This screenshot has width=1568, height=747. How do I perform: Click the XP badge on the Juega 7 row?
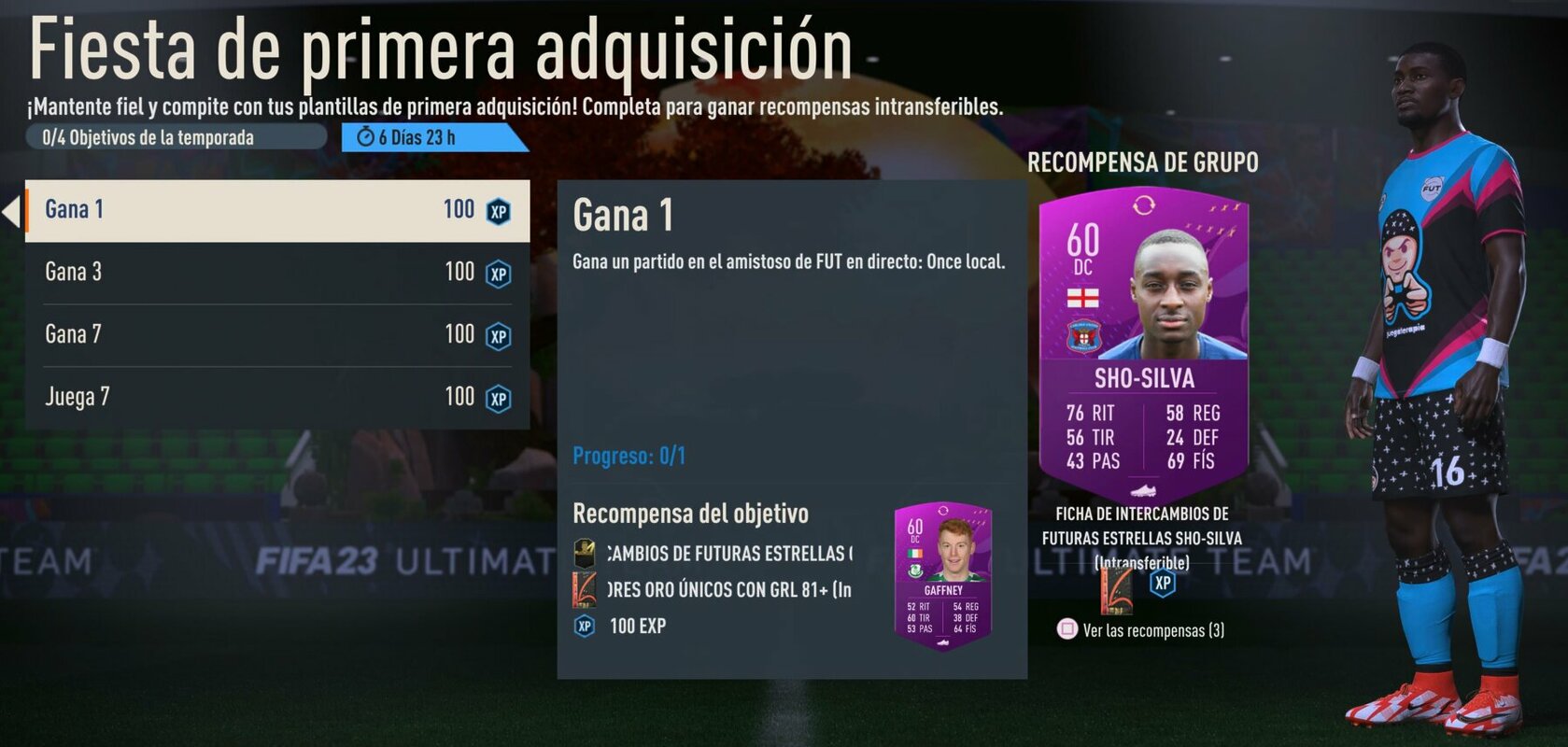[x=497, y=398]
